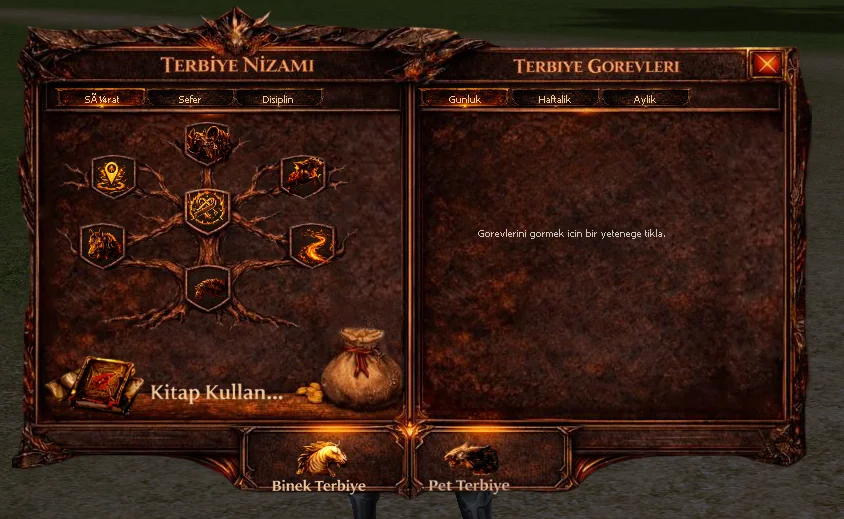Screen dimensions: 844x519
Task: Choose the top skill shield on the tree
Action: [209, 144]
